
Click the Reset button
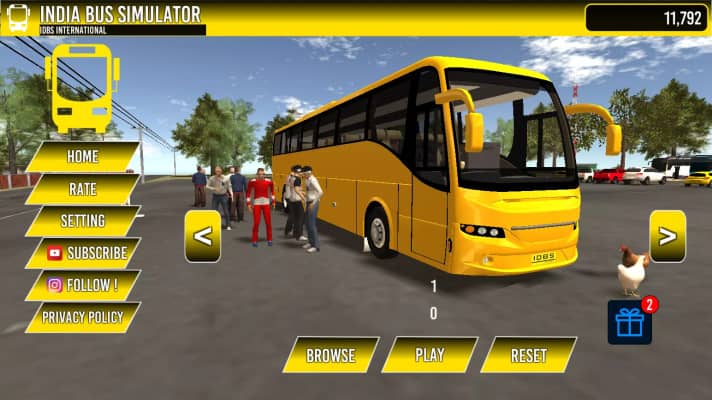(x=528, y=355)
